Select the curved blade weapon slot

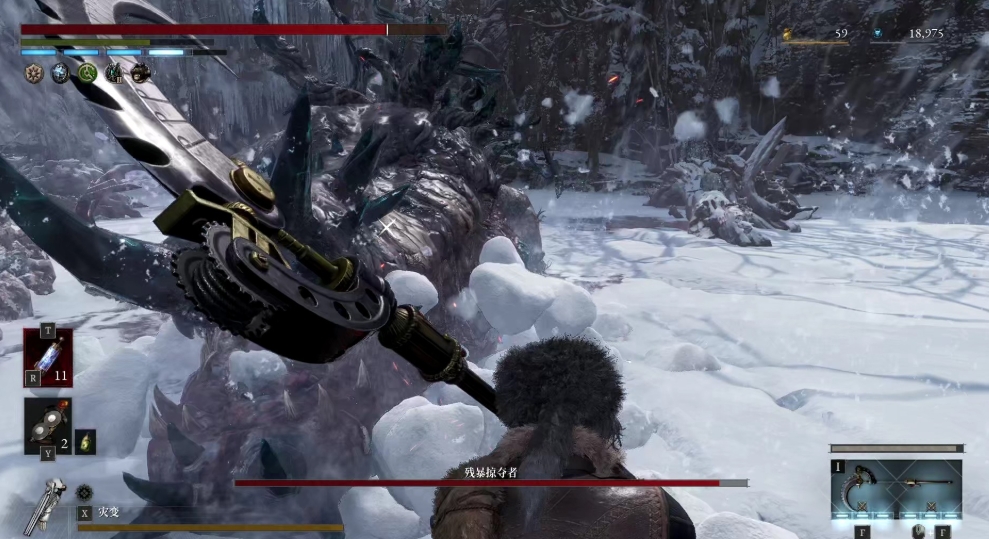(x=860, y=489)
